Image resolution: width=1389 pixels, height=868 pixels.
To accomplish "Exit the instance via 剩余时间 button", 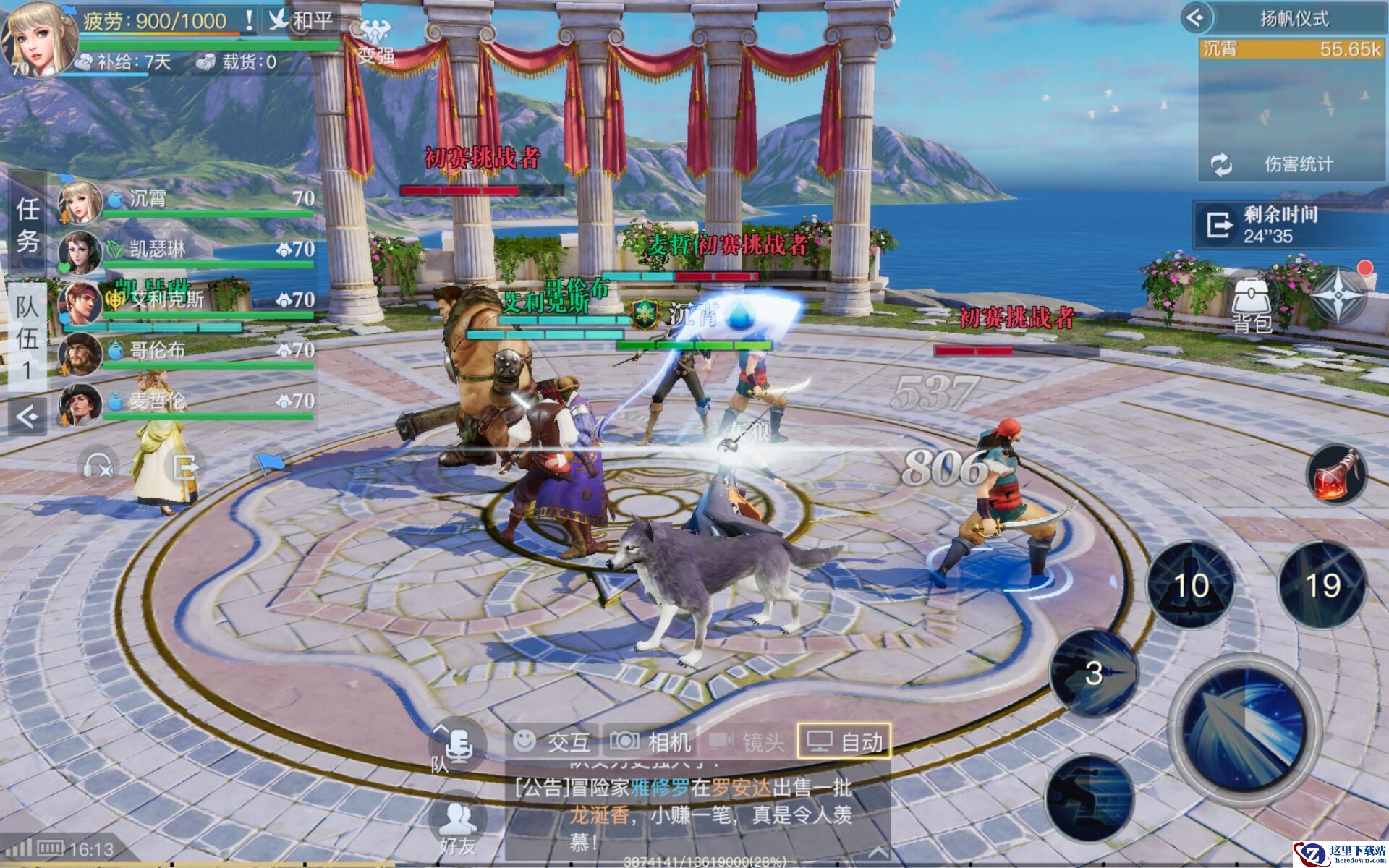I will pos(1219,225).
